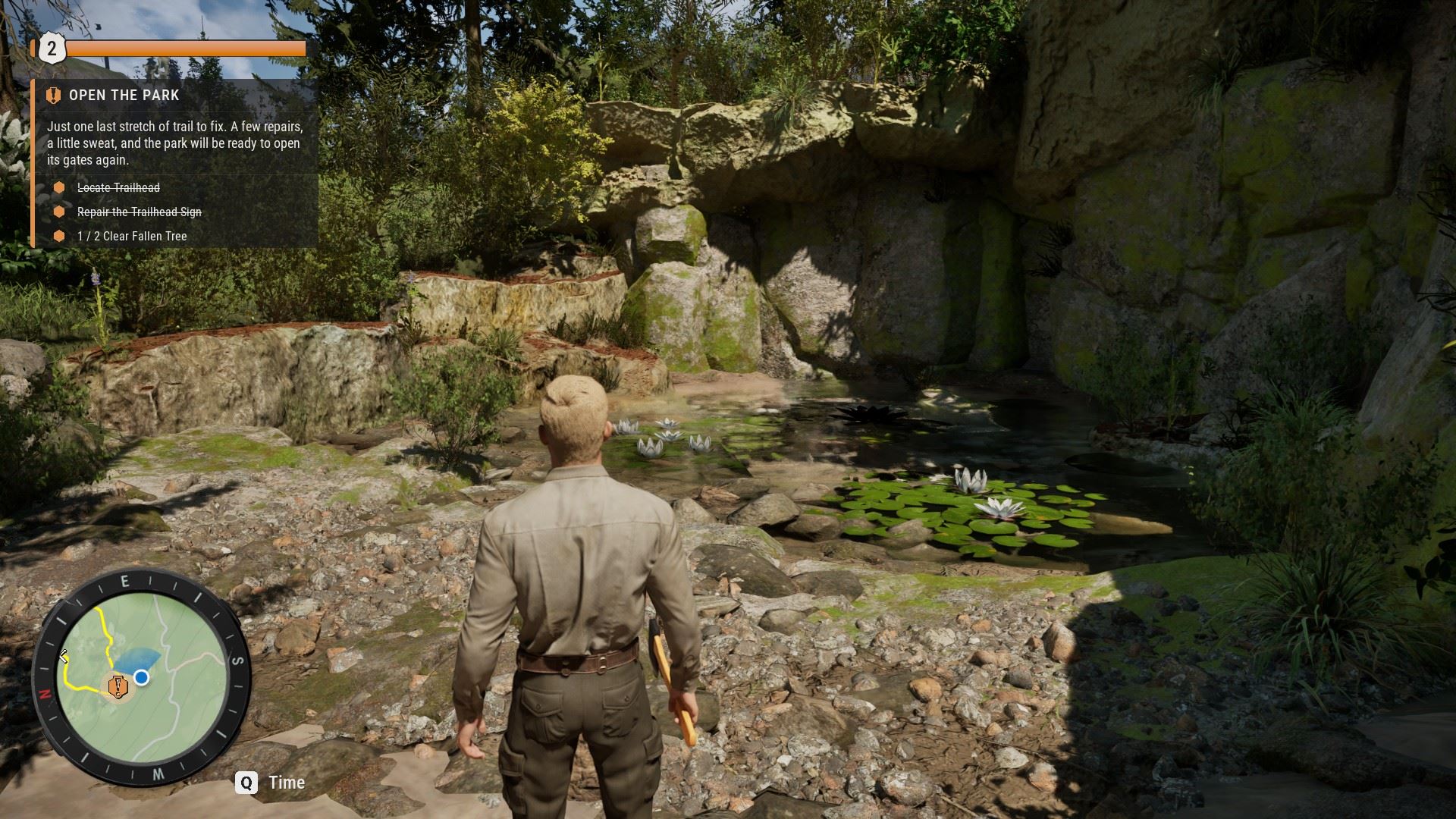1456x819 pixels.
Task: Click the Locate Trailhead objective
Action: click(118, 188)
